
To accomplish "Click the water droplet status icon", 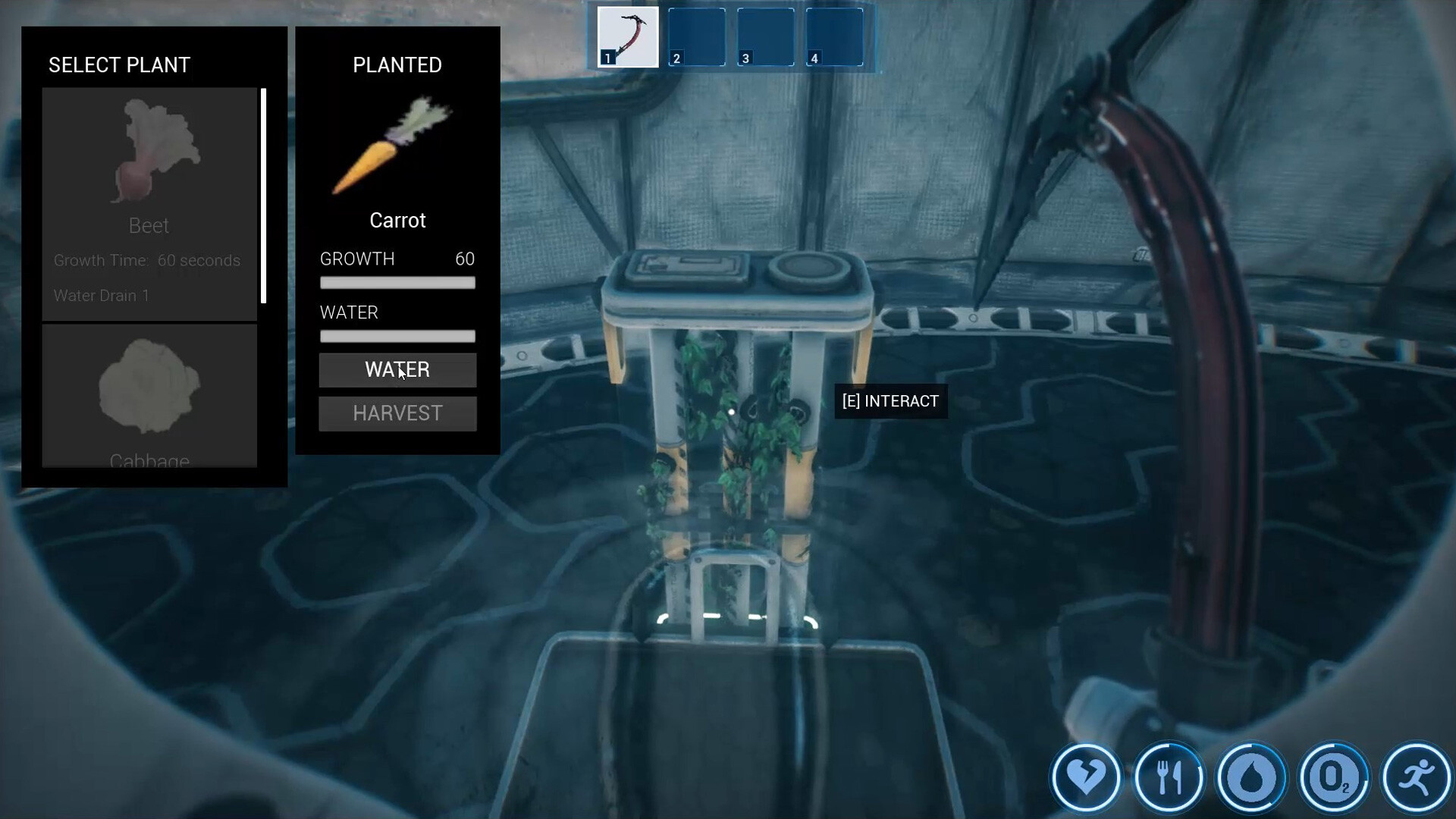I will point(1251,777).
